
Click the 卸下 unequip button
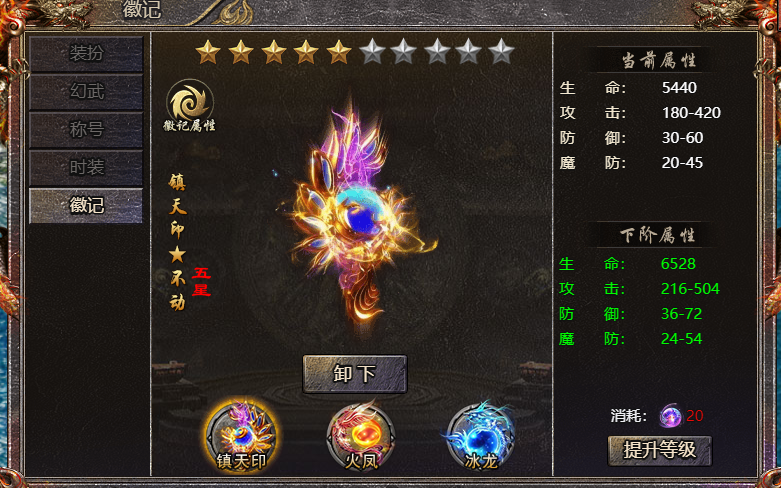click(x=355, y=374)
